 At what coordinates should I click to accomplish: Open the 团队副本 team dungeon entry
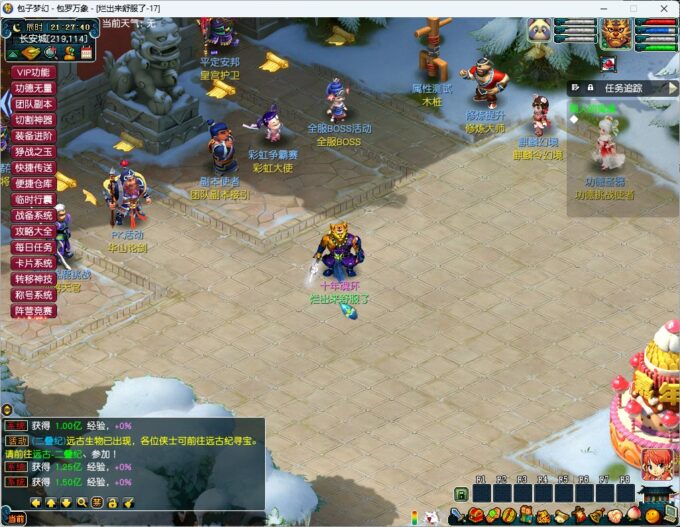pyautogui.click(x=32, y=104)
